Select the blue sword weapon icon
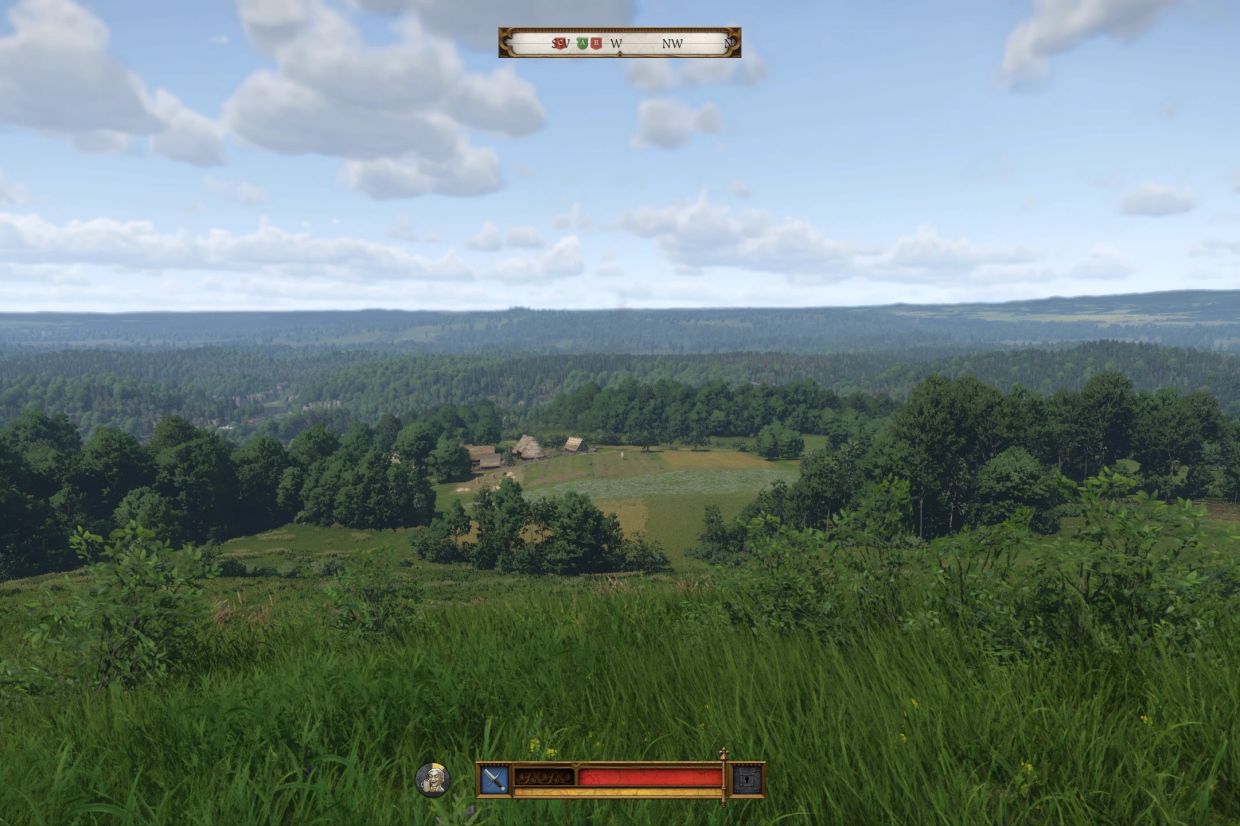1240x826 pixels. click(x=494, y=779)
